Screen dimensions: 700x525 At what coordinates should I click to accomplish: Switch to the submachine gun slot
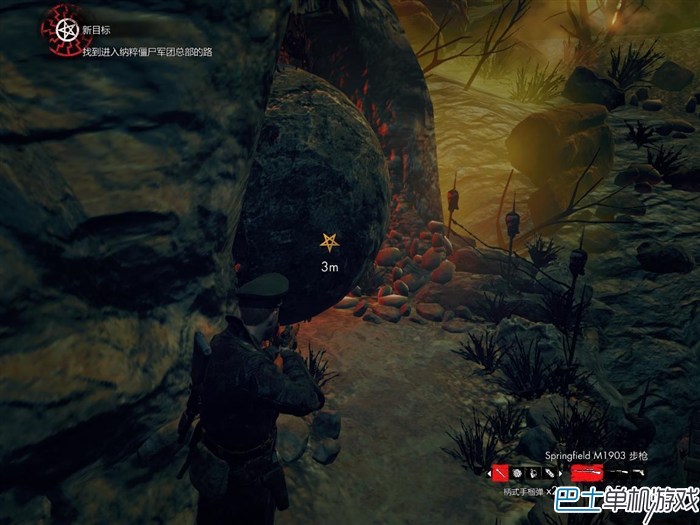619,472
